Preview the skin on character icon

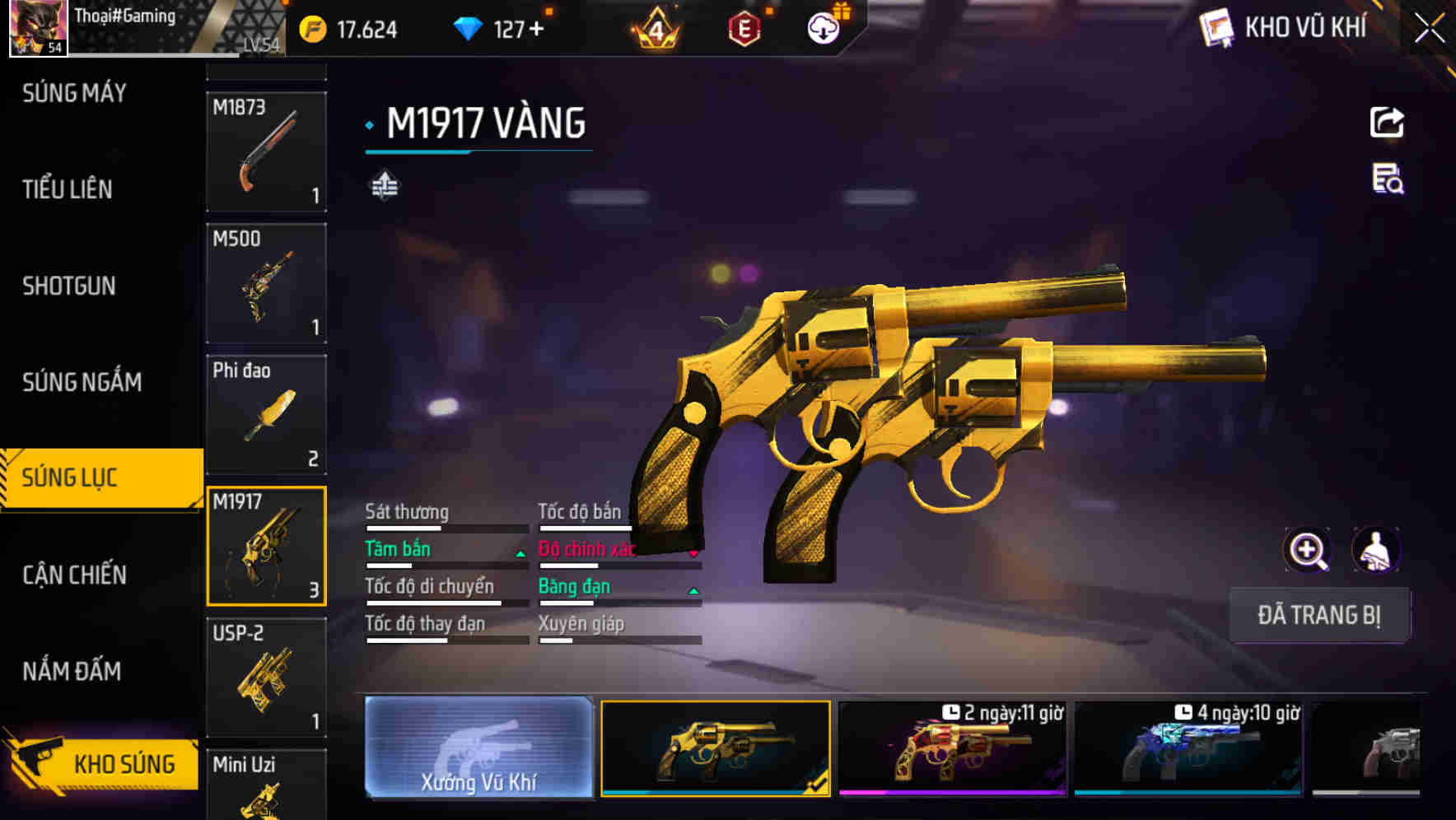[1375, 550]
